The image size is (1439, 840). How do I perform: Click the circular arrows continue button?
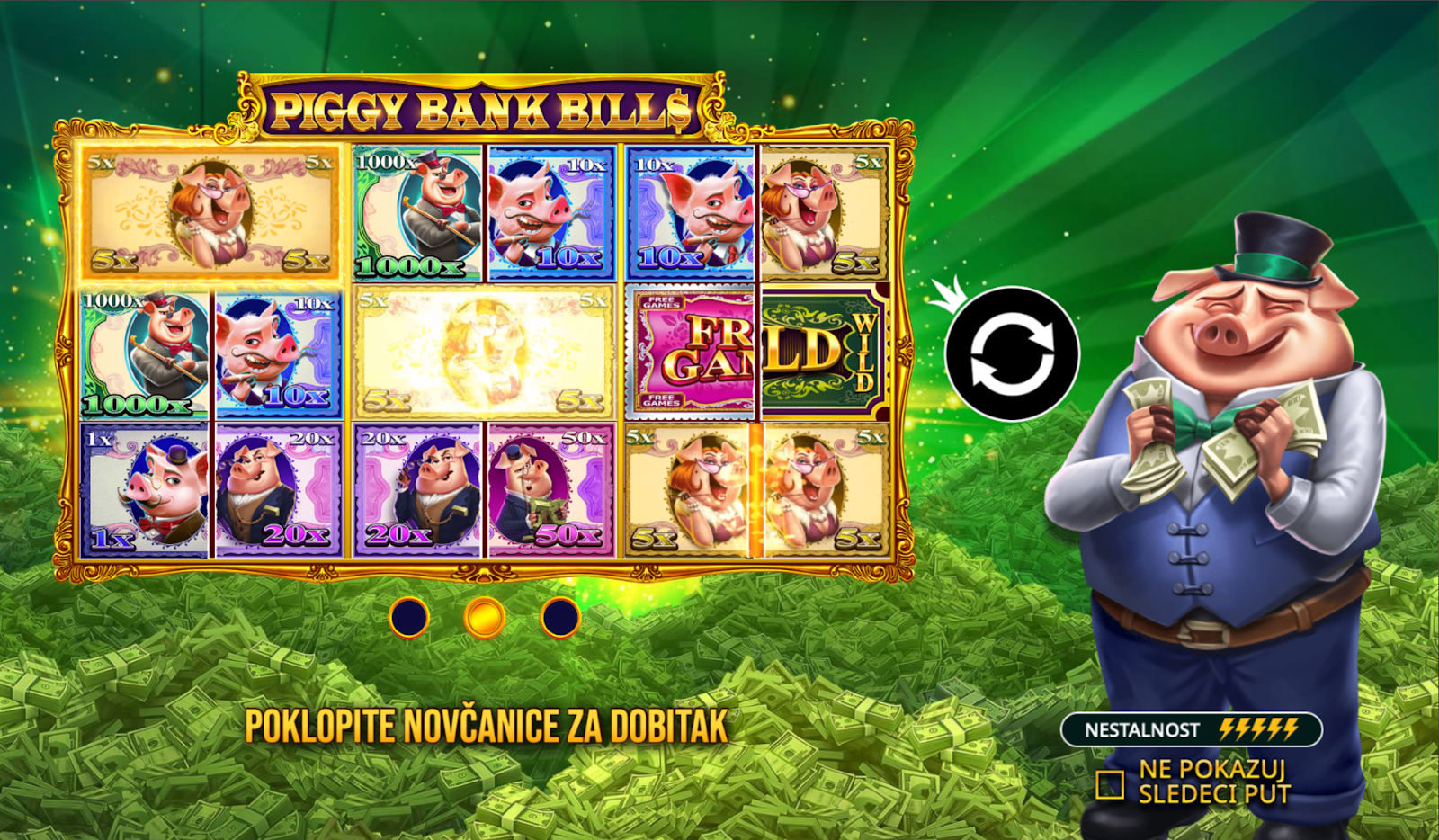(x=1012, y=353)
